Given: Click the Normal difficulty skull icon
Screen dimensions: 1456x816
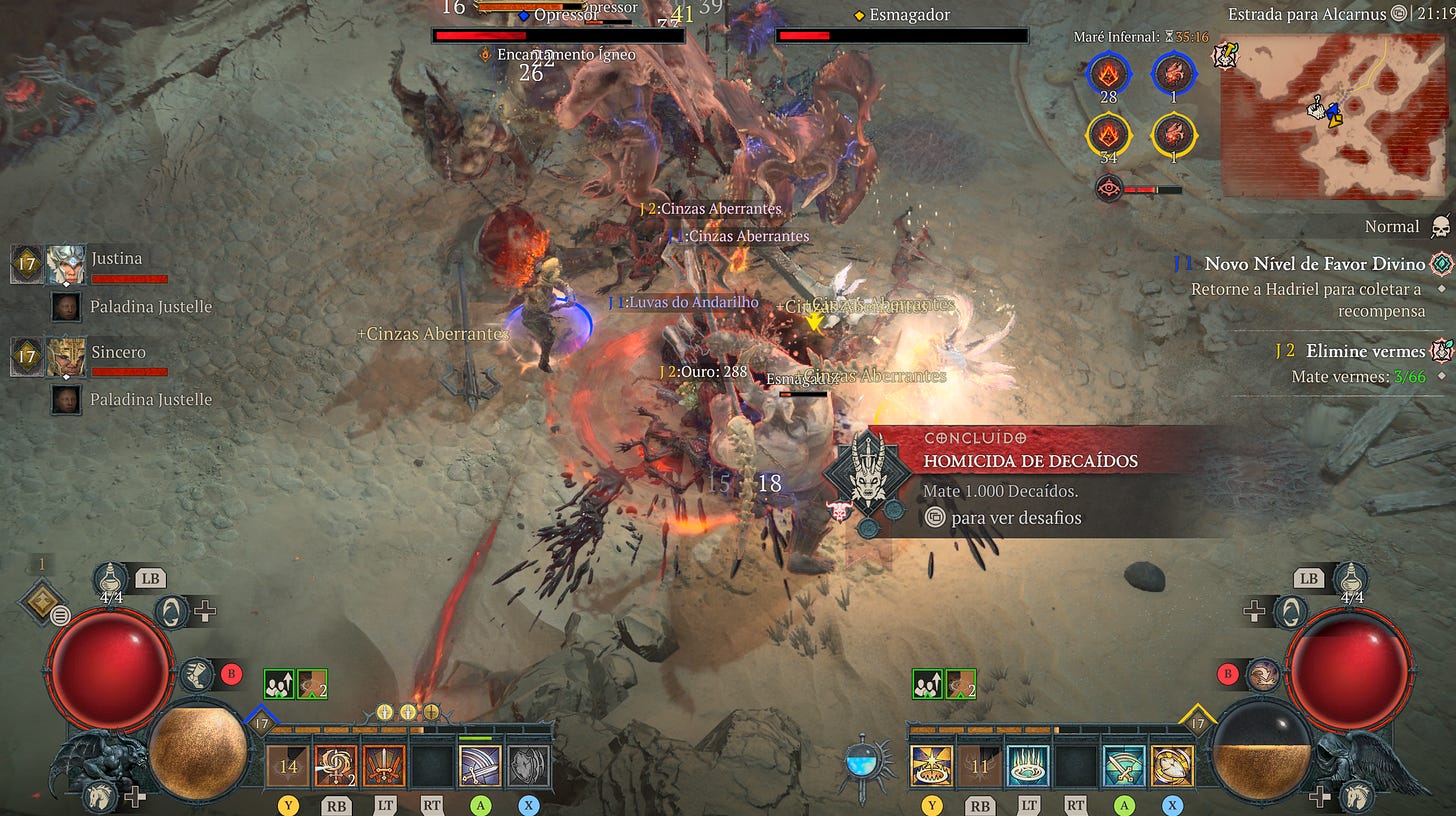Looking at the screenshot, I should pos(1440,227).
